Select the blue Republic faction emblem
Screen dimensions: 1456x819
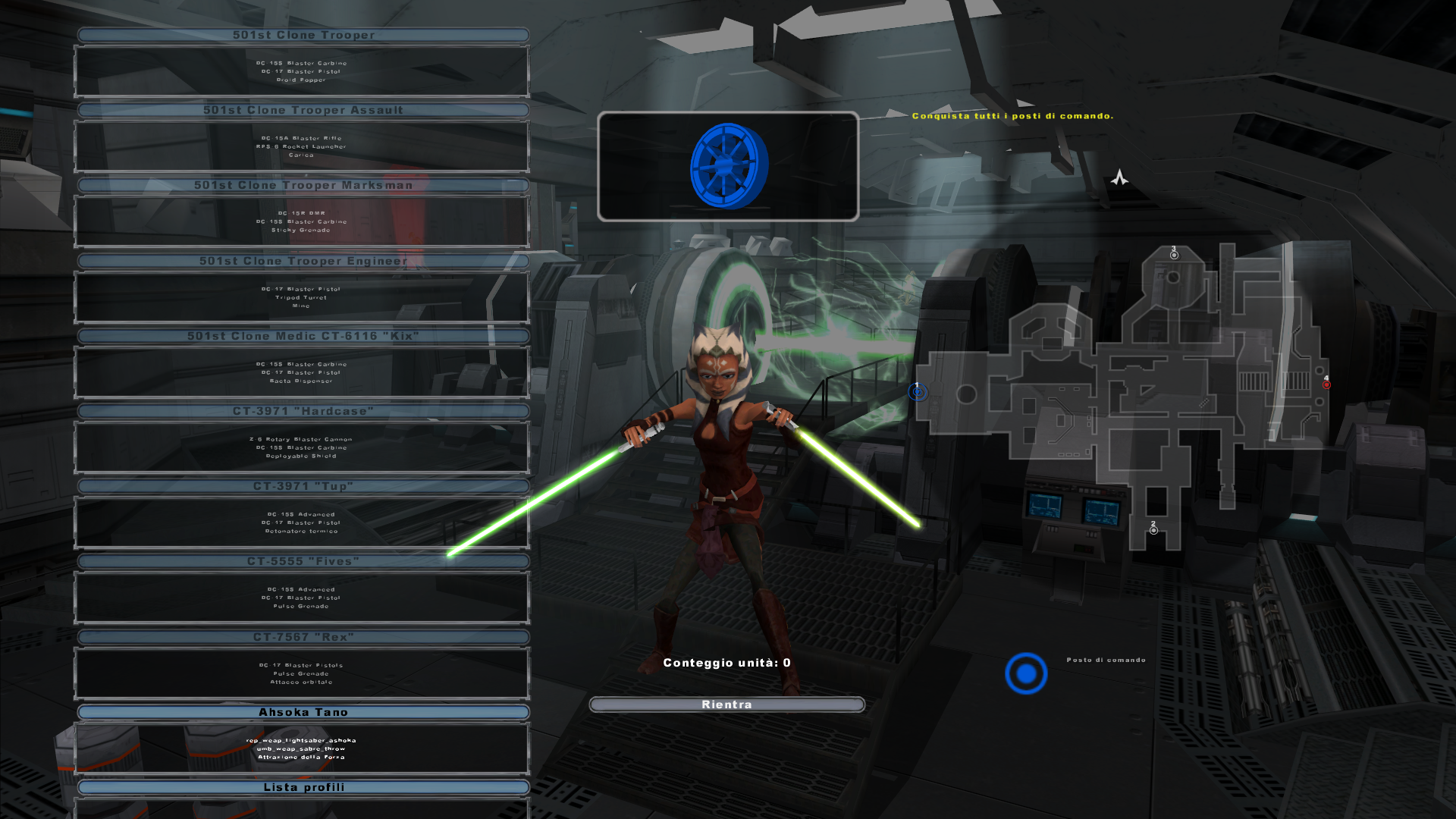point(728,166)
